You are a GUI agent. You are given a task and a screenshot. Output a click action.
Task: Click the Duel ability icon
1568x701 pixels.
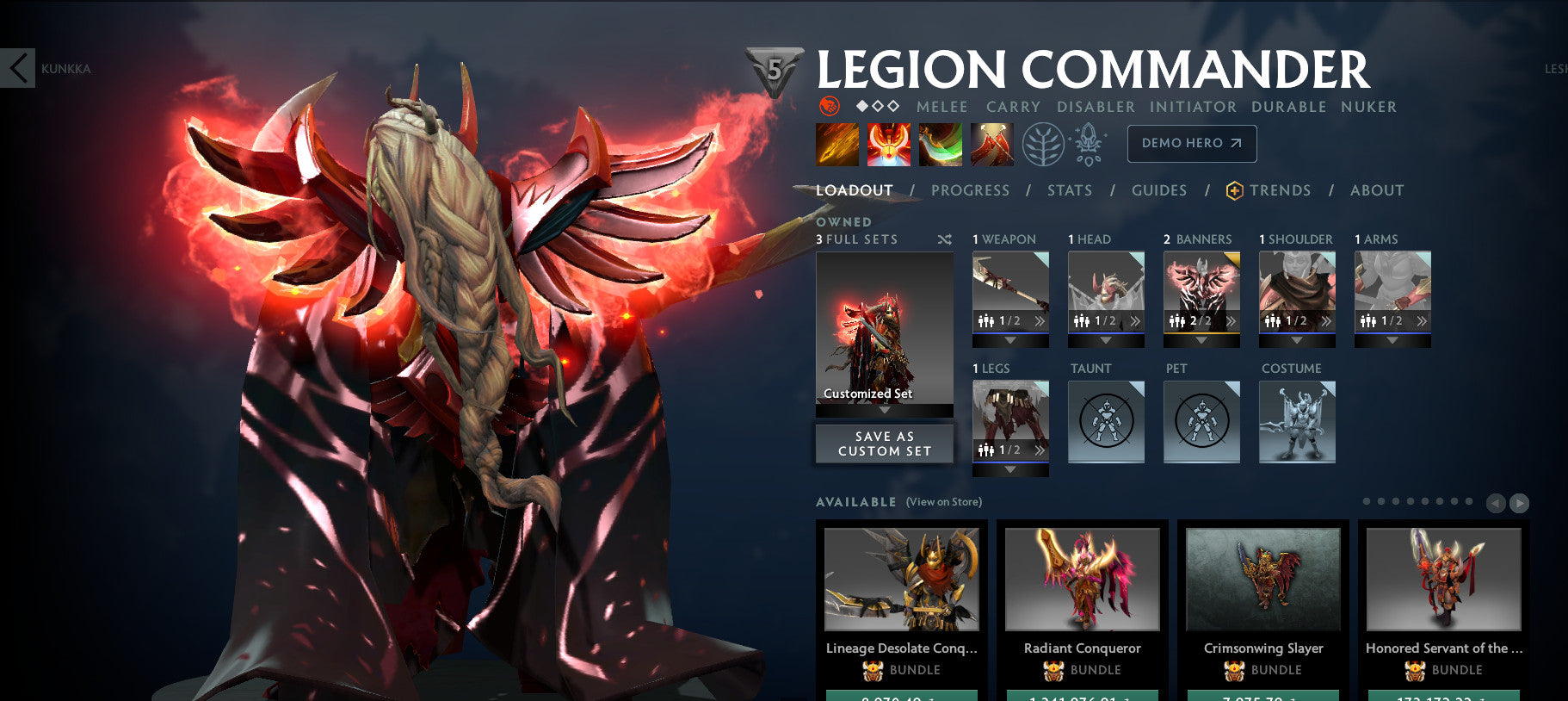click(991, 144)
